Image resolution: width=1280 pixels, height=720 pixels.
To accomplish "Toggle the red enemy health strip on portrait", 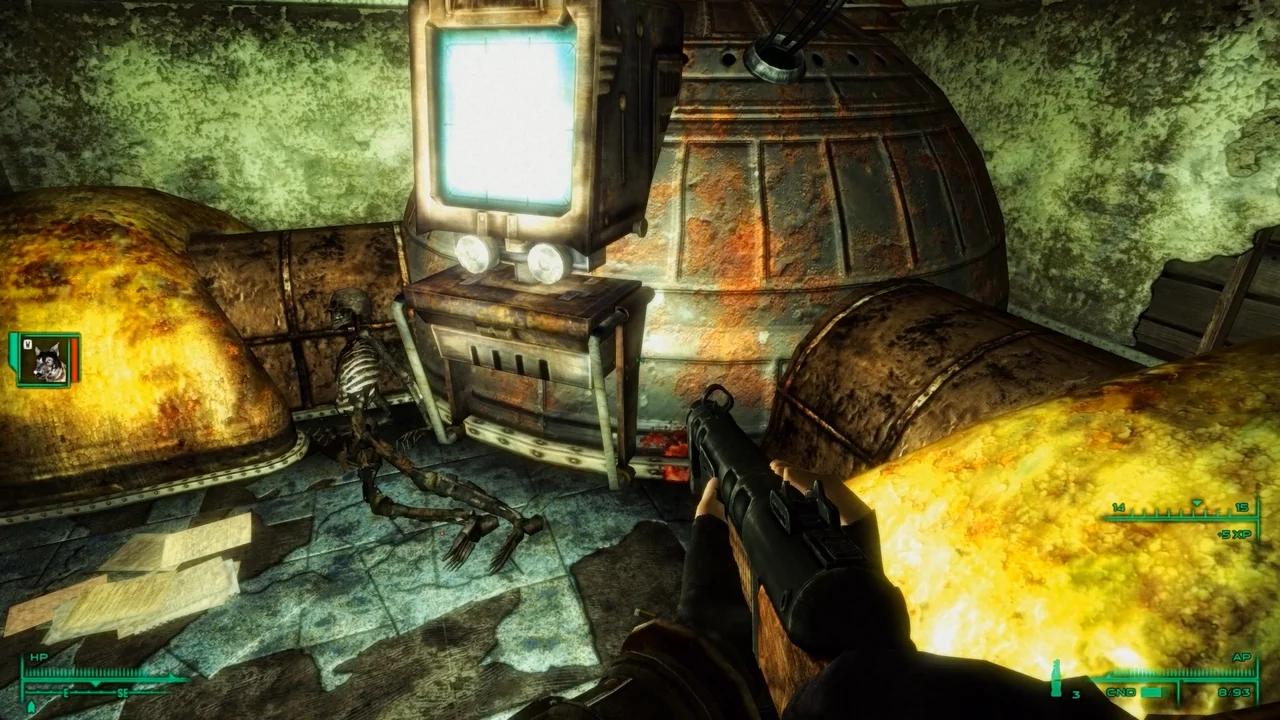I will 73,360.
